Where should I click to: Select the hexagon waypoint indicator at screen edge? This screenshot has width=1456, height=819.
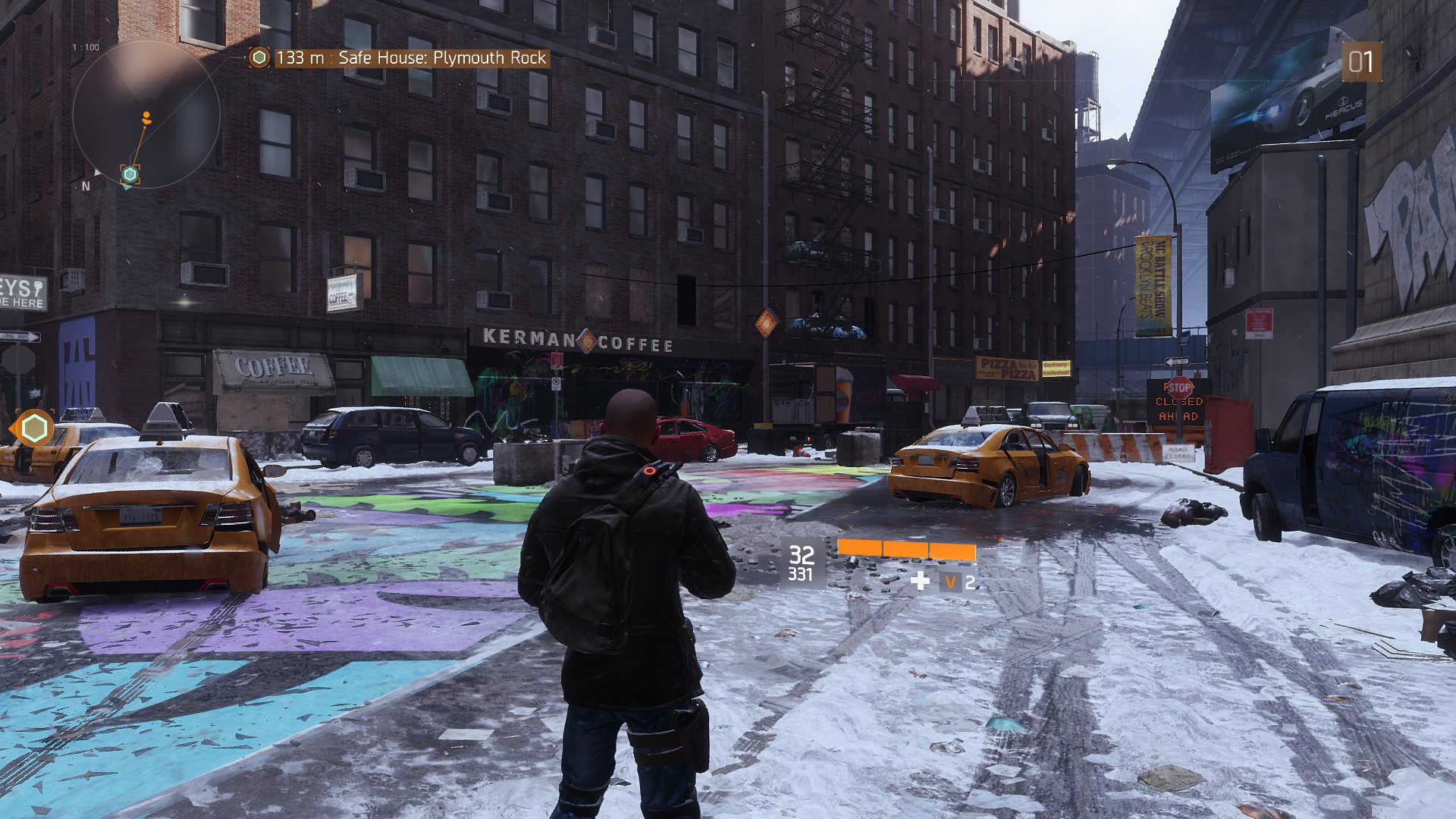click(33, 429)
